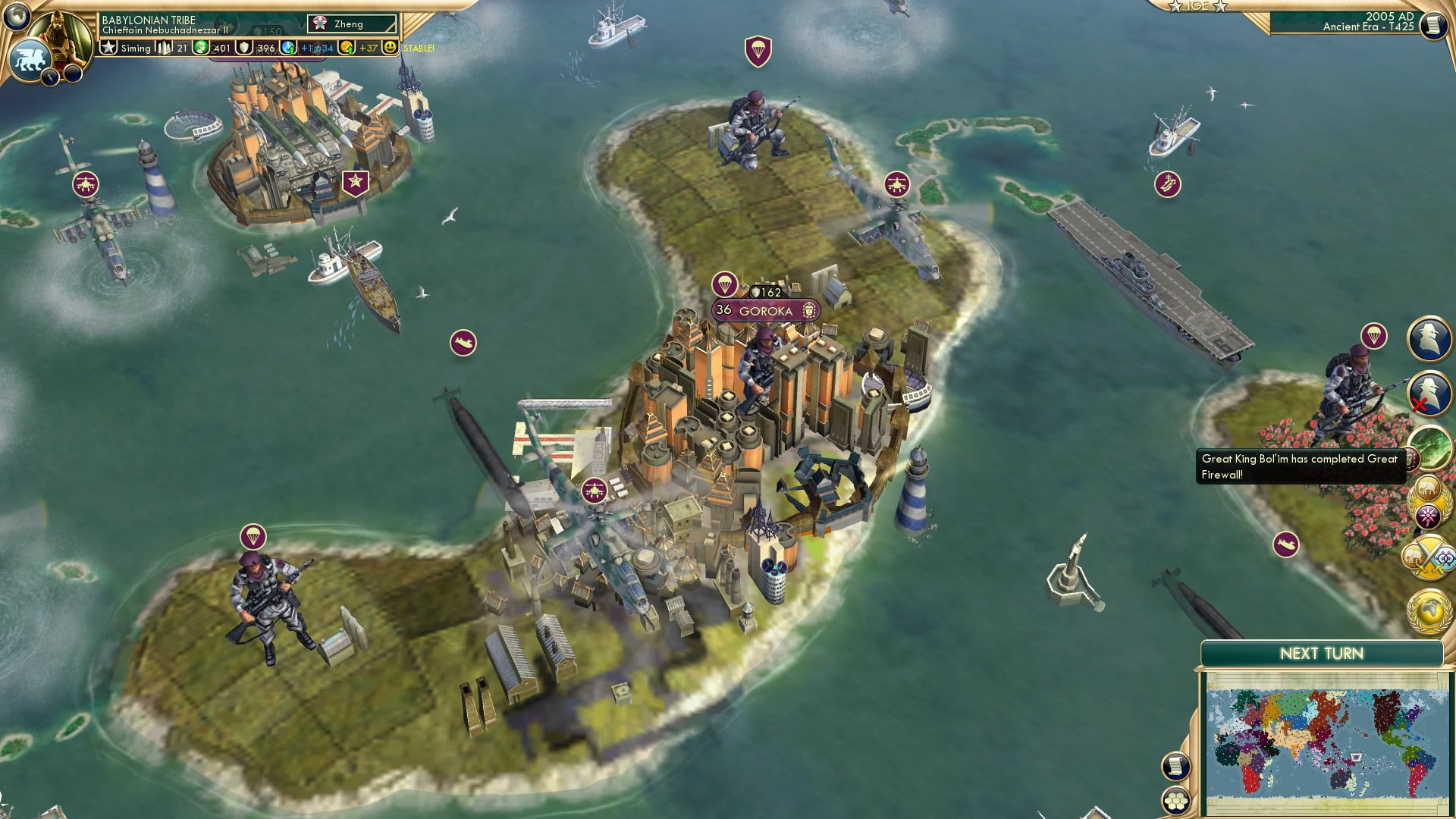Open the notification log scroll icon top right
This screenshot has width=1456, height=819.
click(x=1432, y=26)
